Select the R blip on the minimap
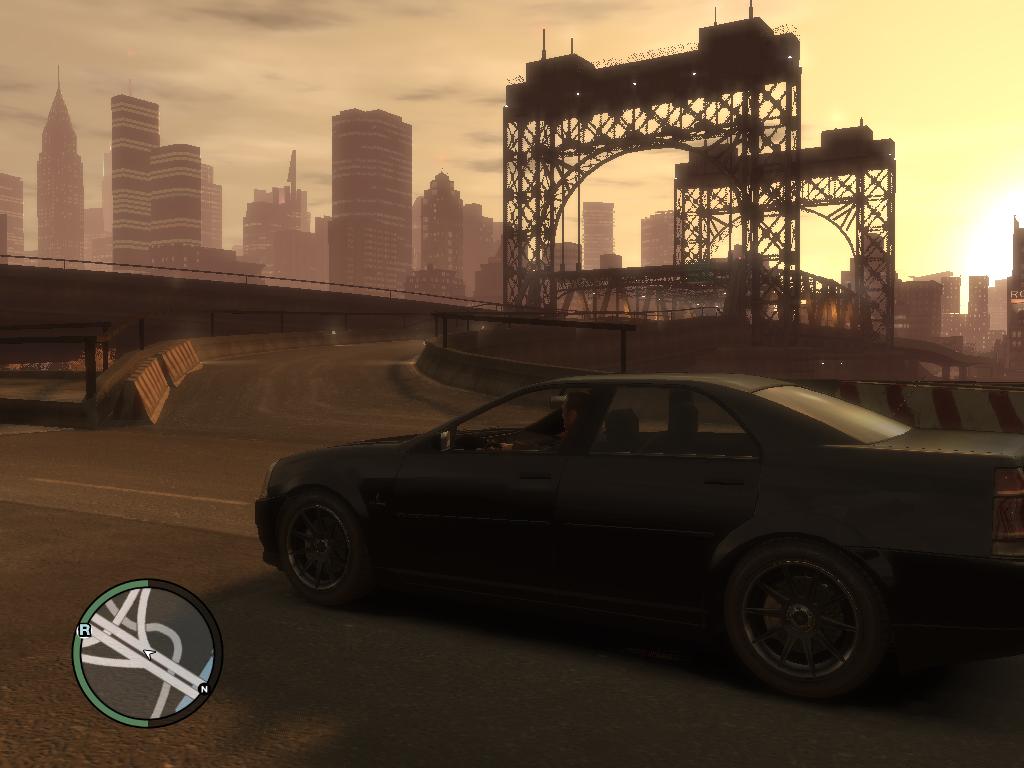 tap(84, 630)
